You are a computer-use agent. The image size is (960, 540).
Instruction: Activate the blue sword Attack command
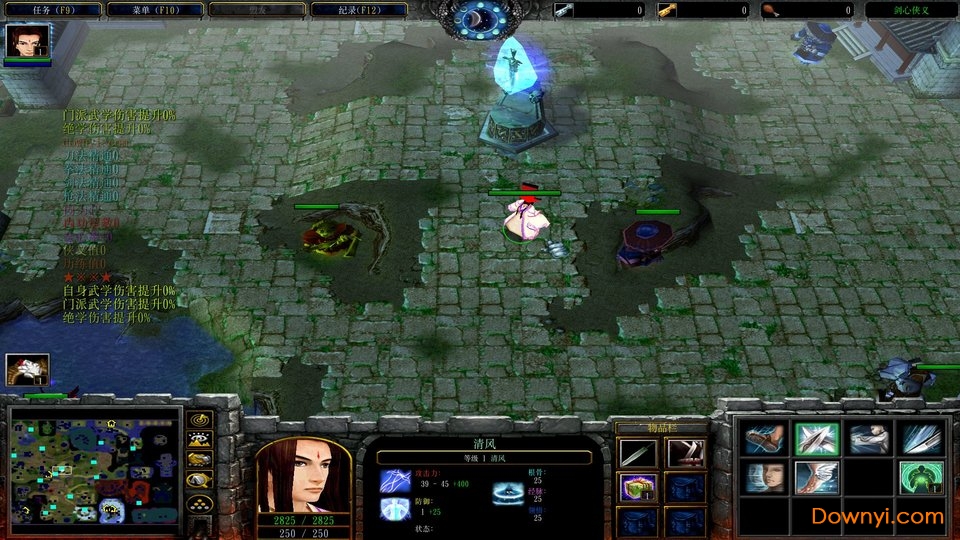coord(921,439)
